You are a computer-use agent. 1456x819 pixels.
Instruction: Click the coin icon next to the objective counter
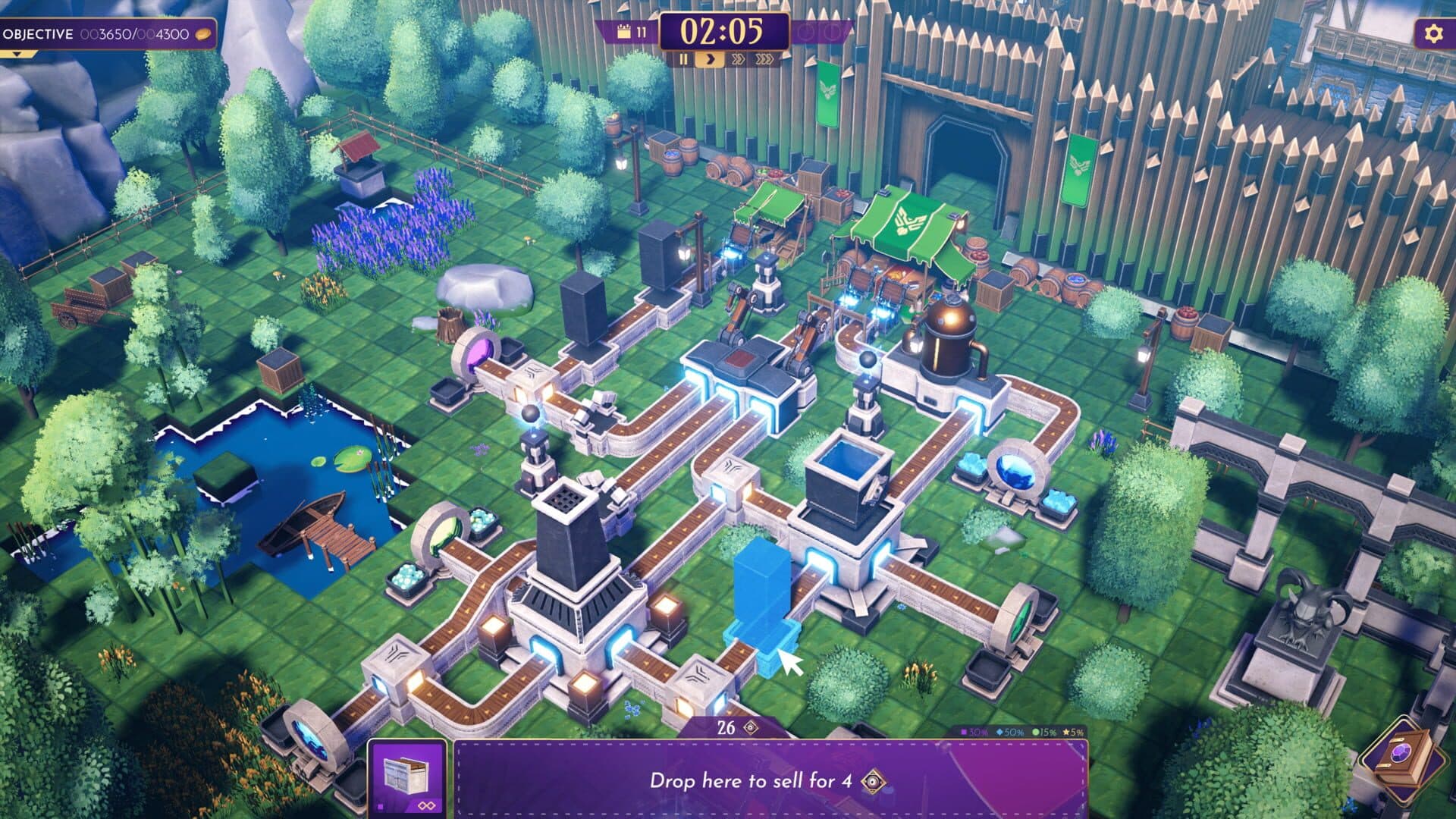point(201,33)
